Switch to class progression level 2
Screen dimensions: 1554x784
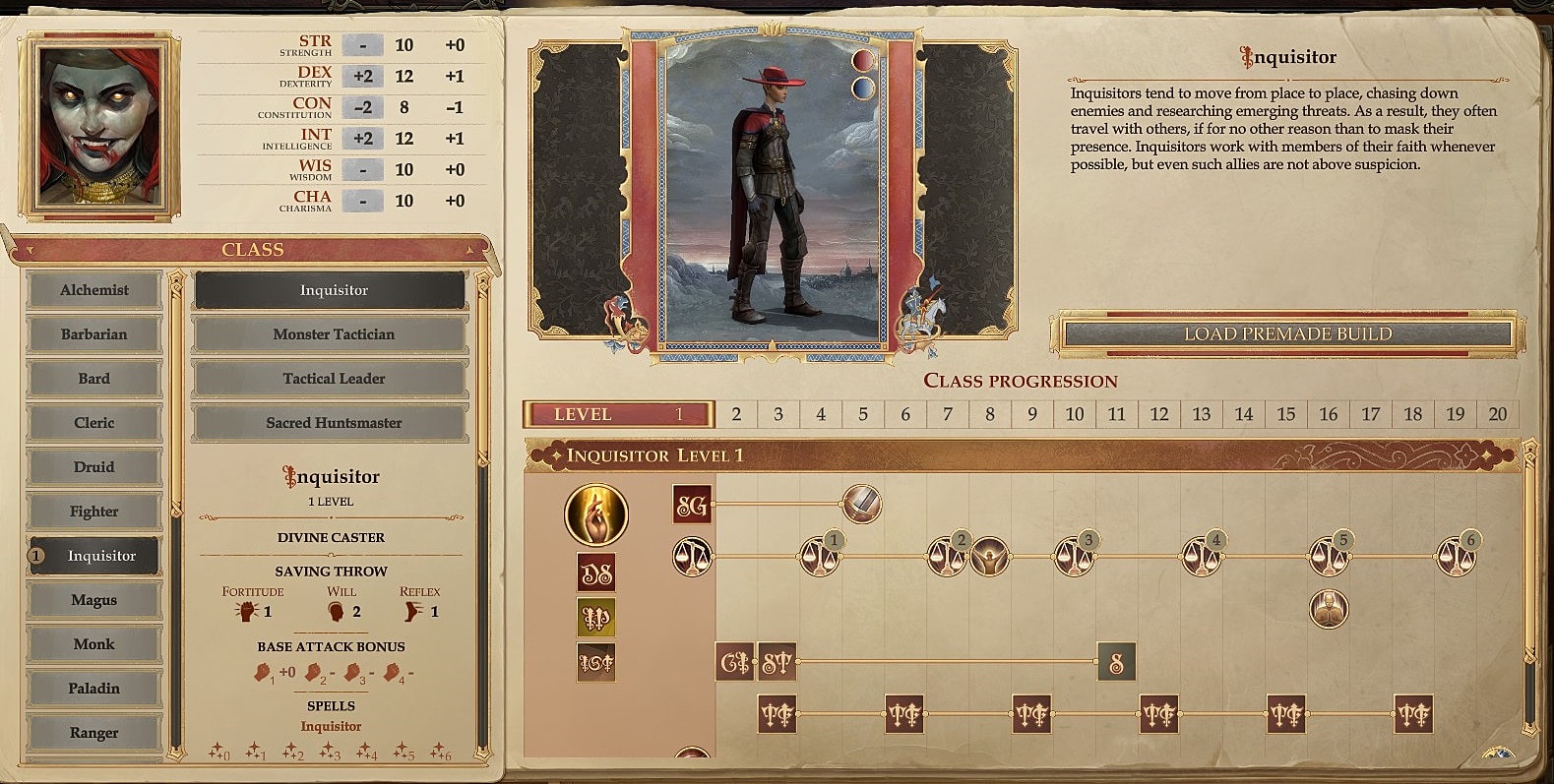point(734,414)
